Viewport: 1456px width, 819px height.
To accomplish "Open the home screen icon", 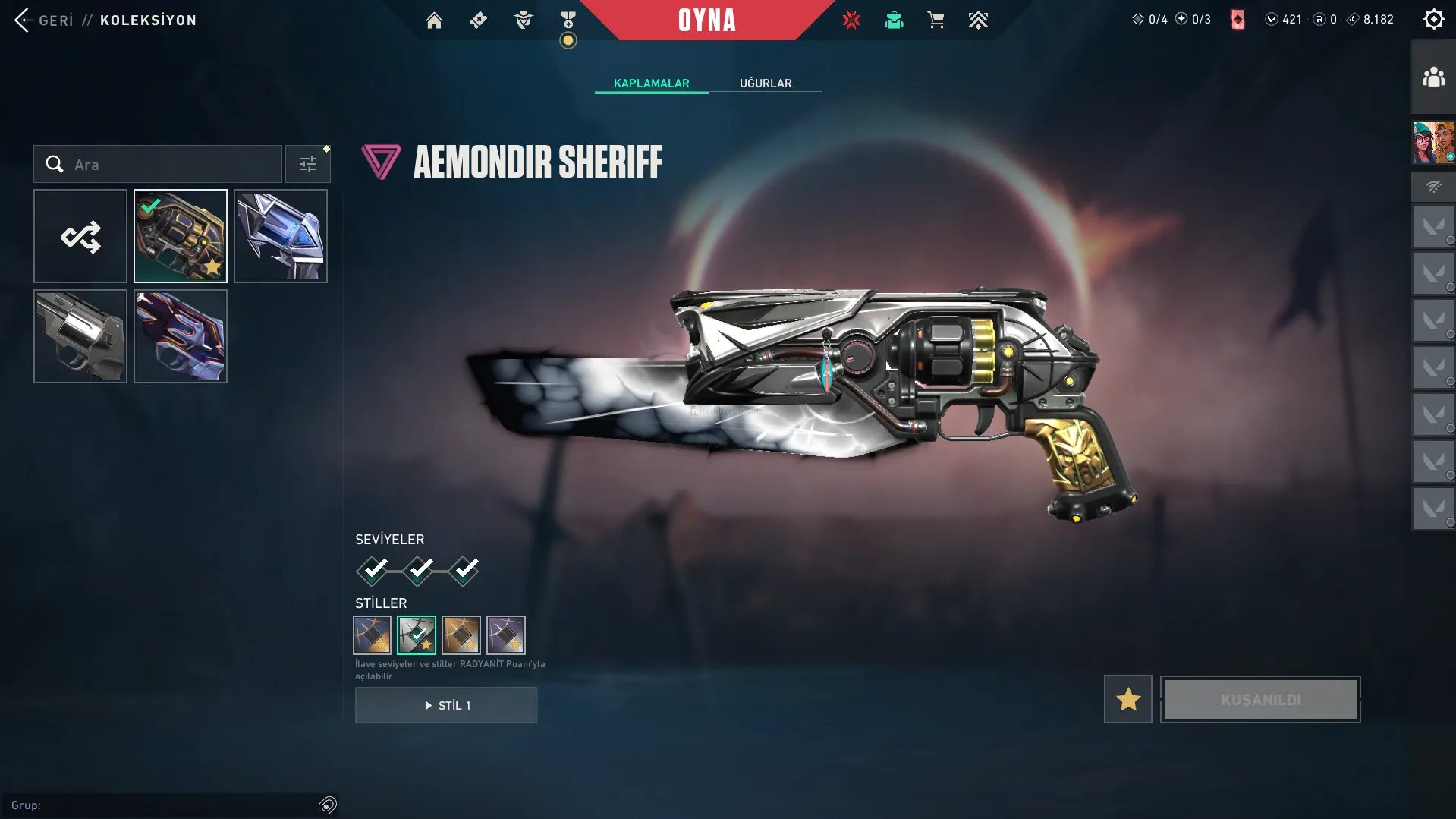I will (x=434, y=20).
